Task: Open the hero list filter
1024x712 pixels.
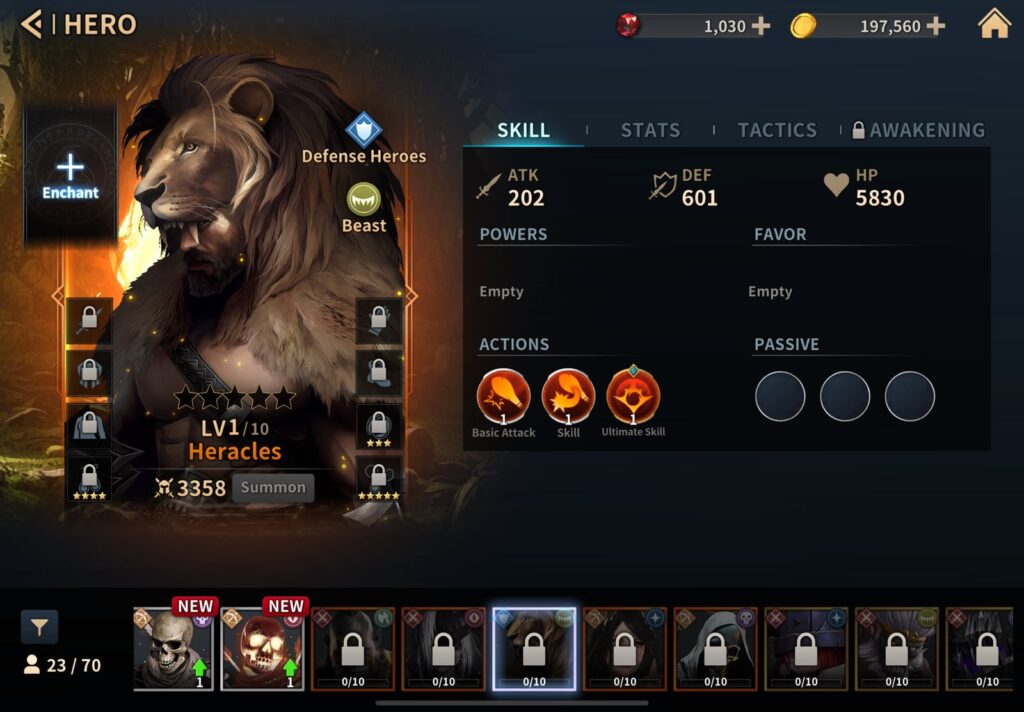Action: [x=39, y=627]
